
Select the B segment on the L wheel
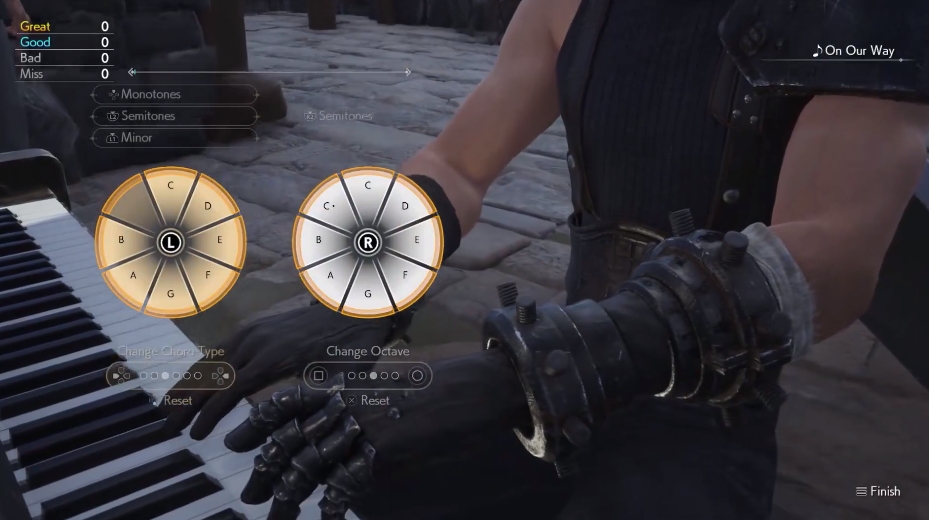point(121,241)
